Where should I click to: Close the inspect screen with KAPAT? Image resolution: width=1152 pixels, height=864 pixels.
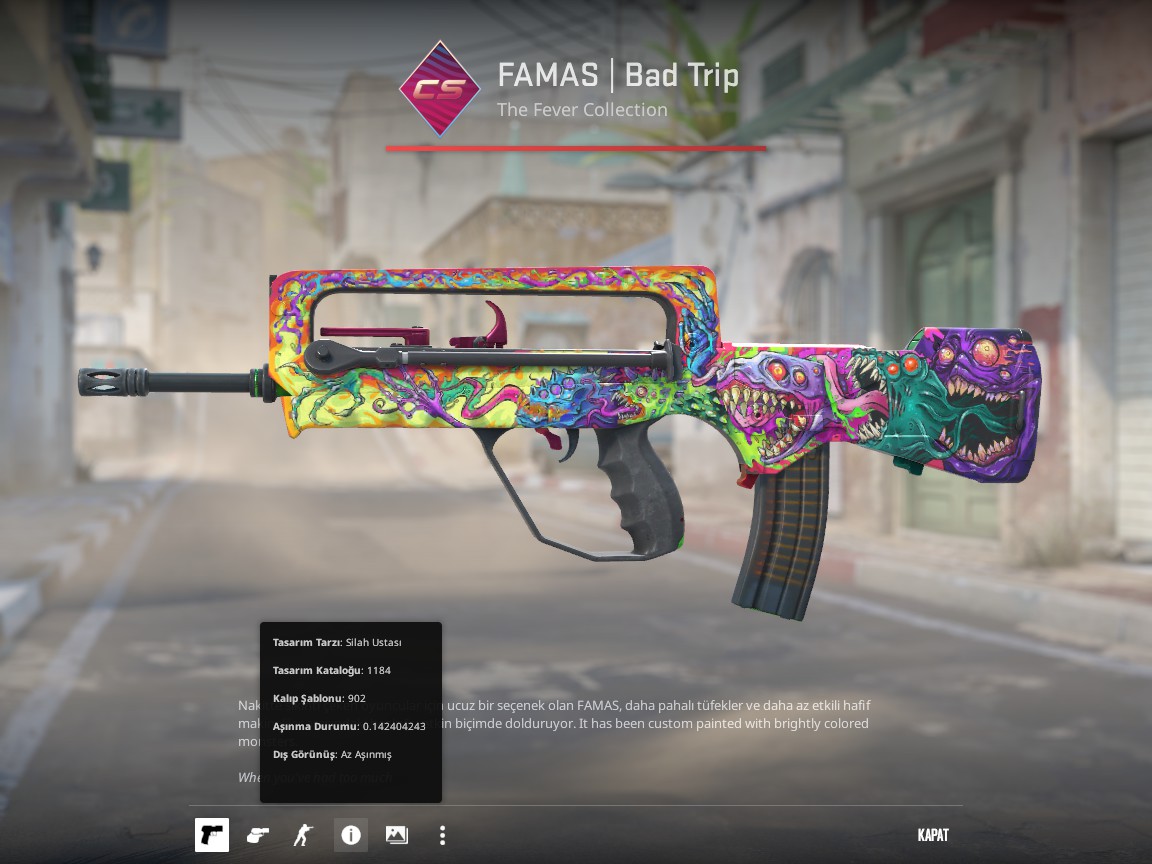pos(933,835)
